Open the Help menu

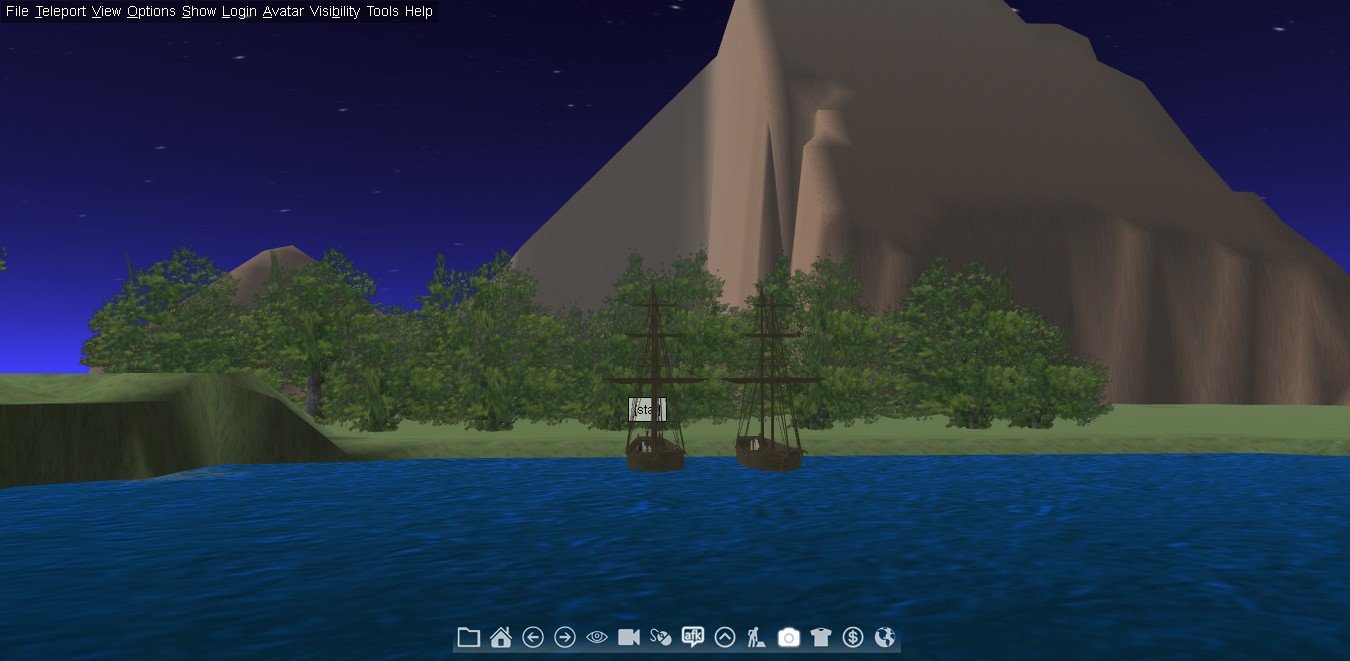[x=419, y=12]
